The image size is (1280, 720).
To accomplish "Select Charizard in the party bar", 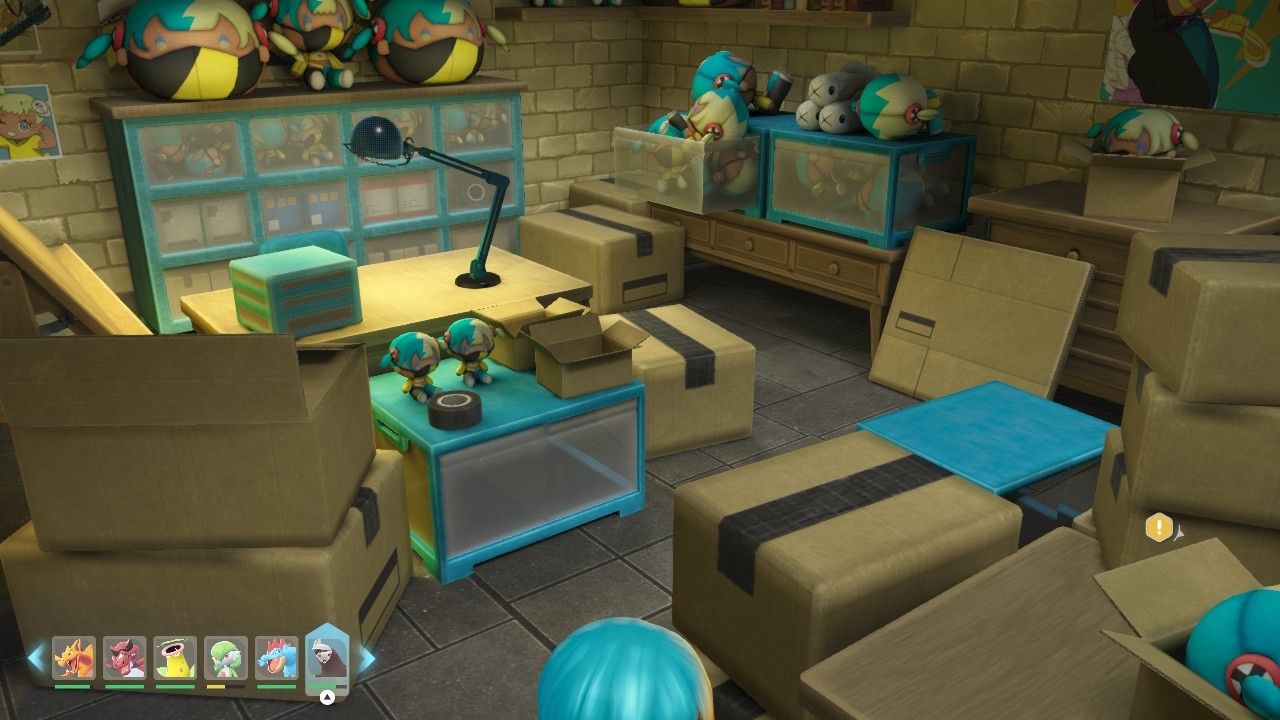I will [x=74, y=657].
